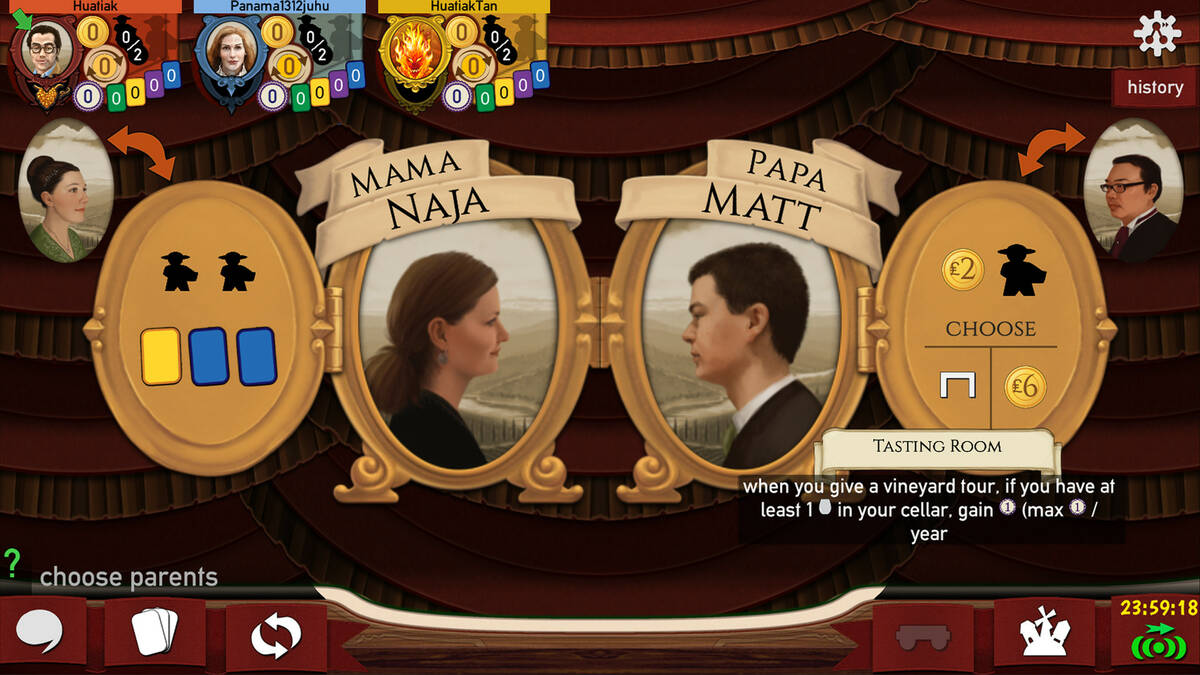Open the settings gear menu
This screenshot has height=675, width=1200.
click(x=1156, y=33)
